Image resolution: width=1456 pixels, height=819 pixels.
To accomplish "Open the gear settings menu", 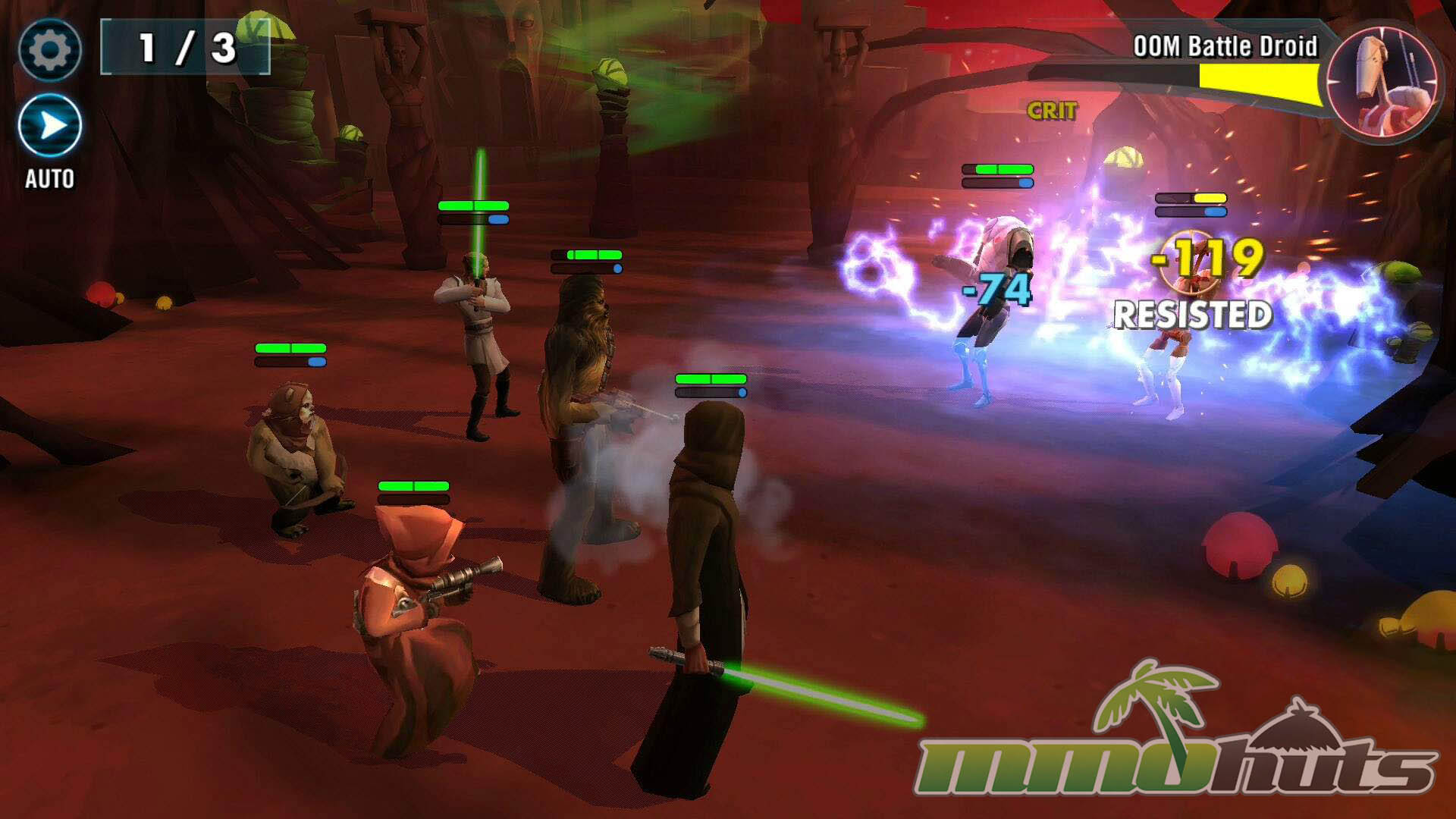I will [49, 50].
